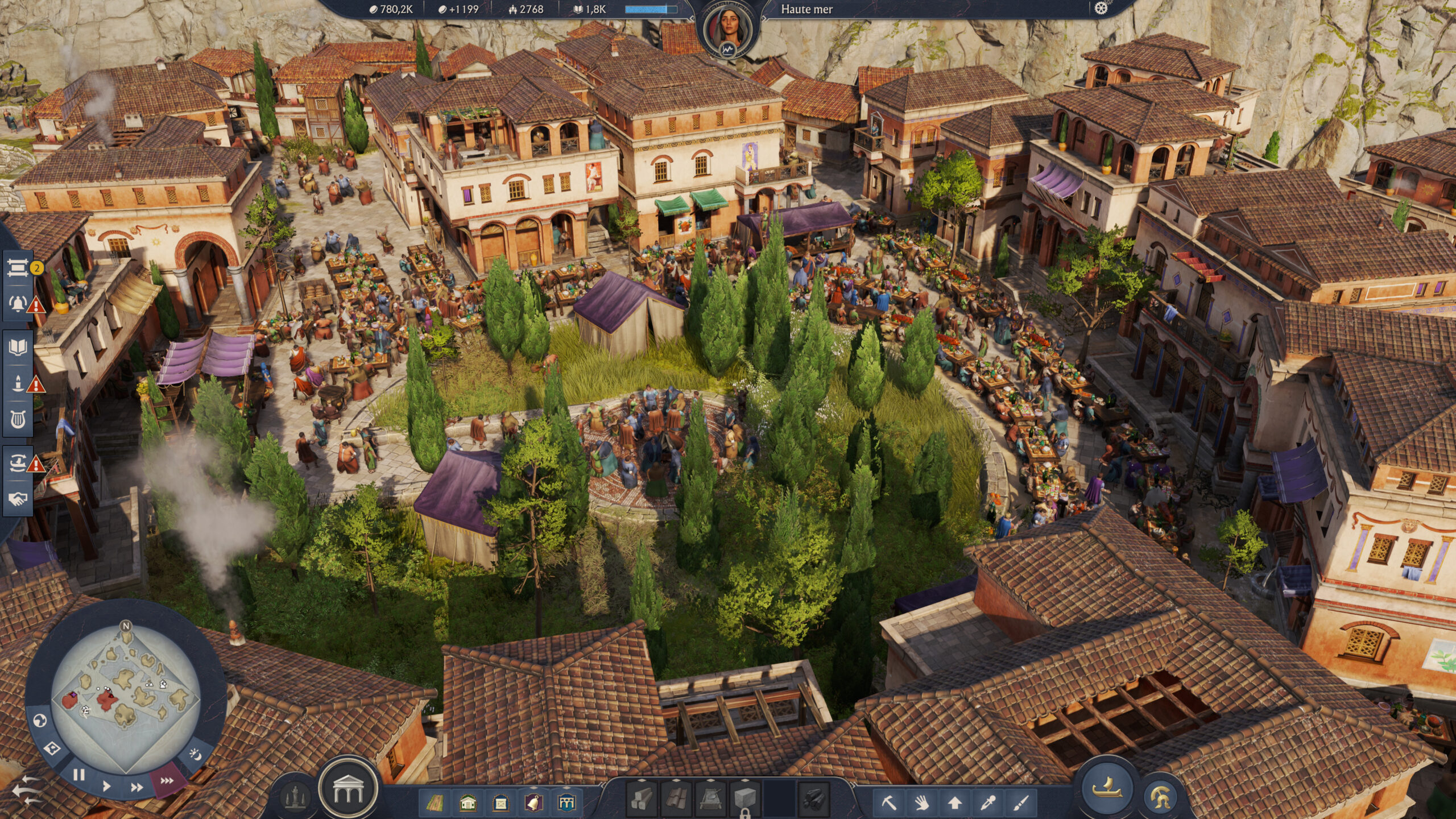Click the advisor portrait at top center

(727, 27)
